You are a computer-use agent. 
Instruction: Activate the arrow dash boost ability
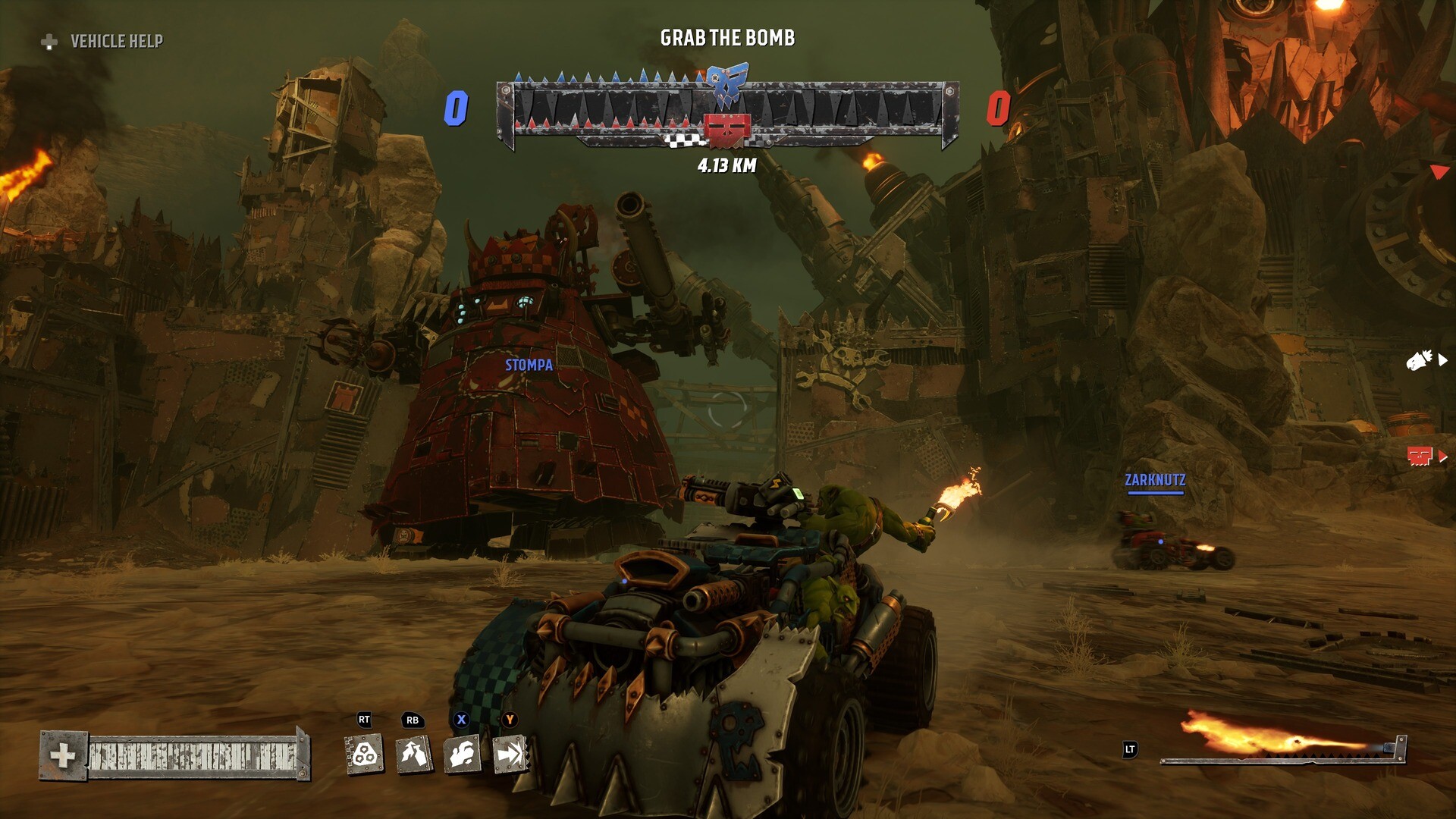510,755
